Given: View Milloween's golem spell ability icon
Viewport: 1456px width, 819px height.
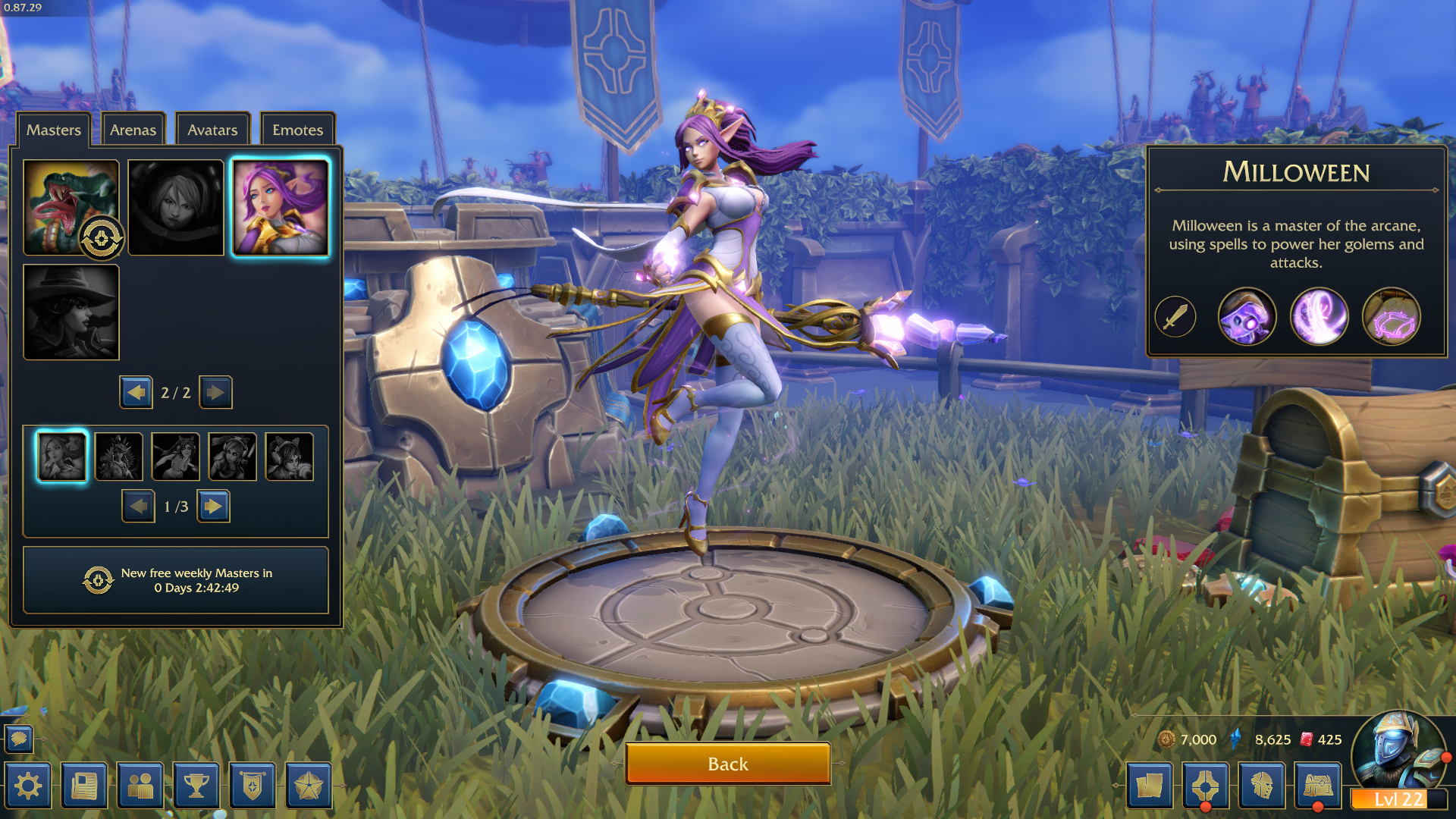Looking at the screenshot, I should click(1247, 317).
